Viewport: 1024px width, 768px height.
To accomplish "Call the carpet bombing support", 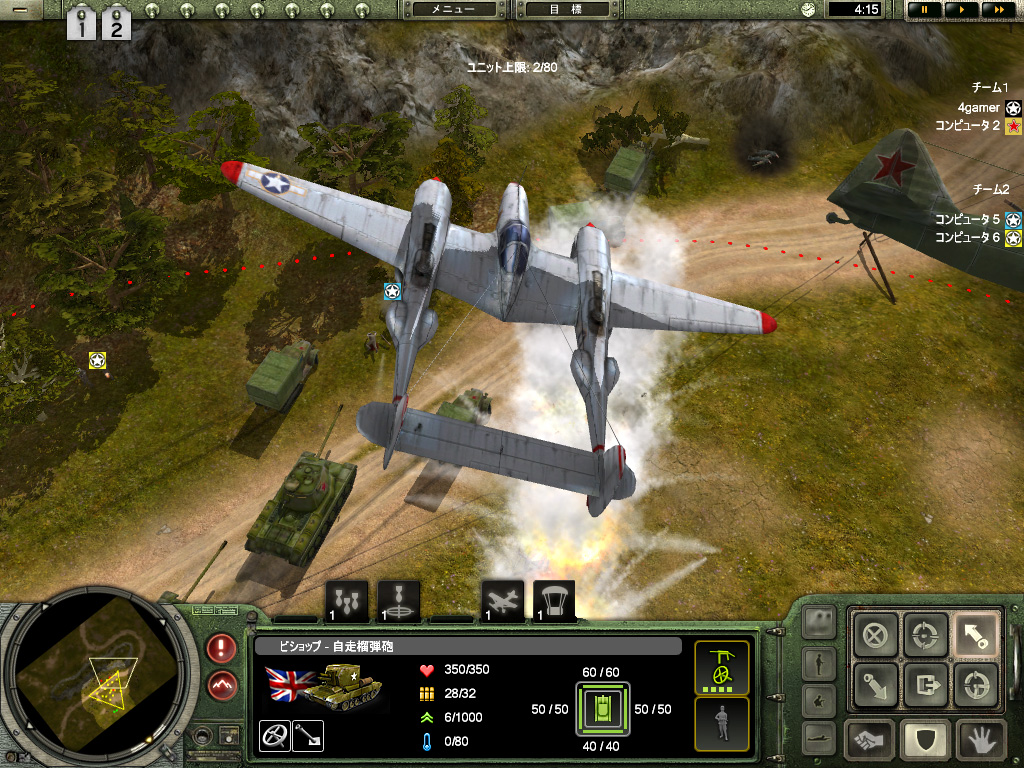I will click(347, 601).
